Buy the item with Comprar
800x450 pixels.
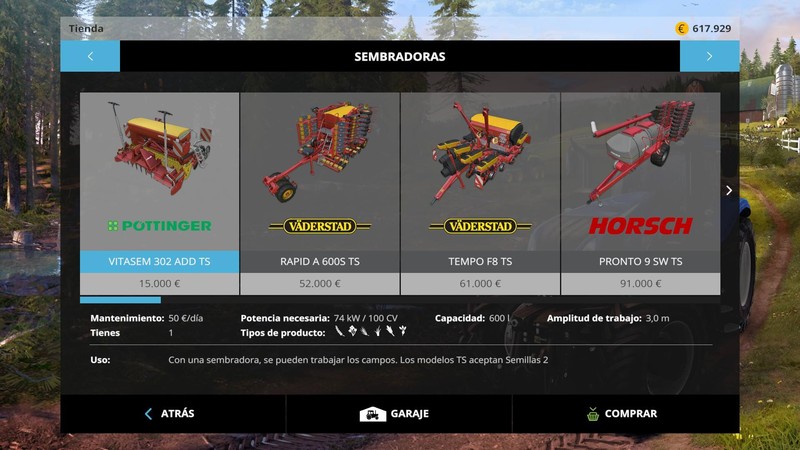point(624,413)
